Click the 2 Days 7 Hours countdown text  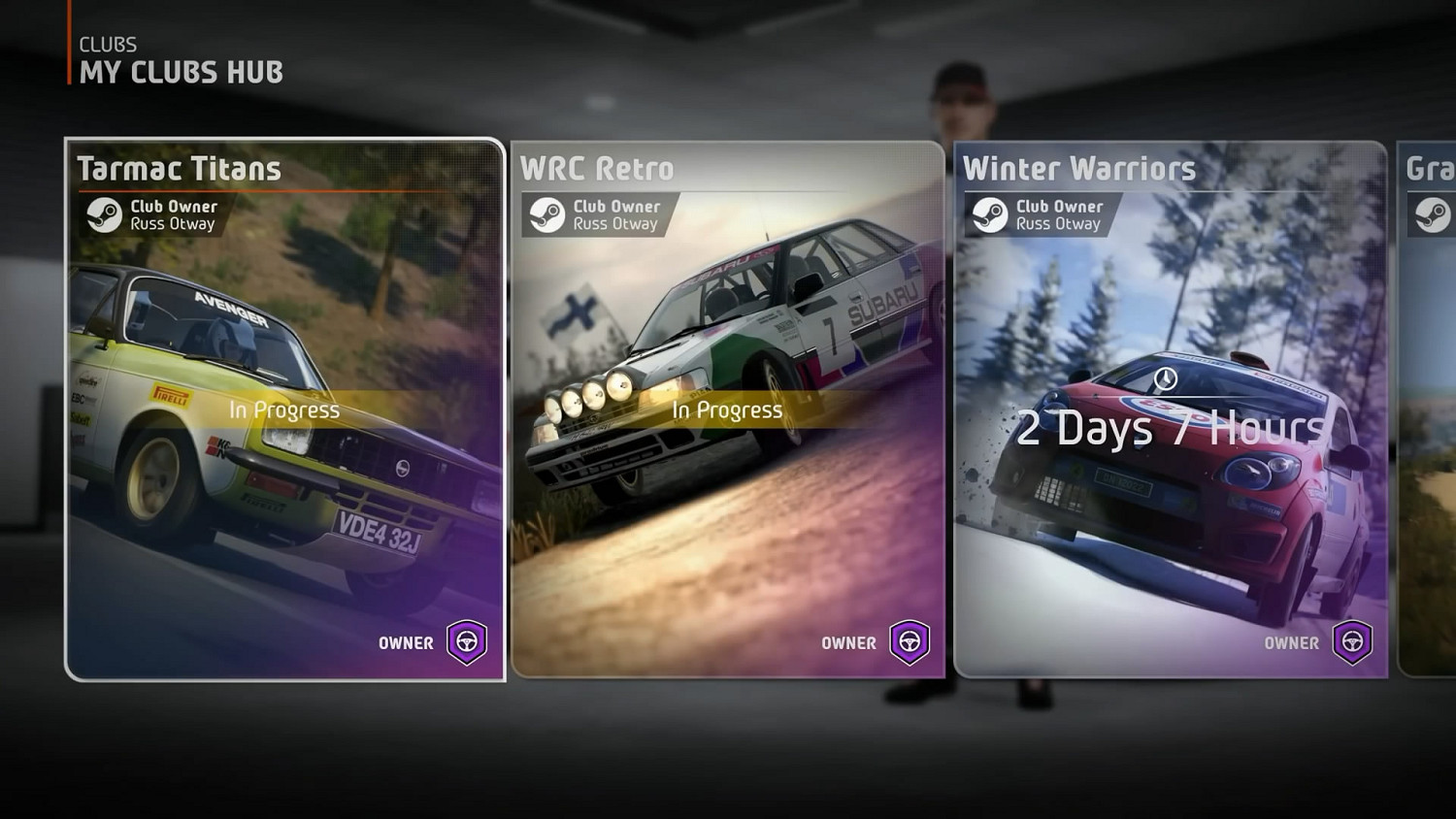coord(1170,427)
